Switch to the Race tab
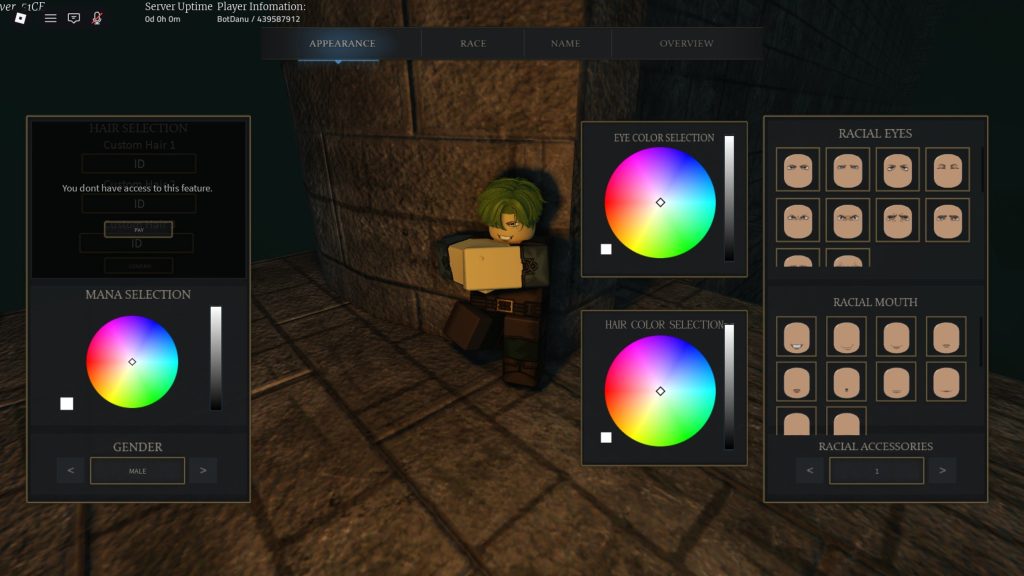This screenshot has height=576, width=1024. 473,44
